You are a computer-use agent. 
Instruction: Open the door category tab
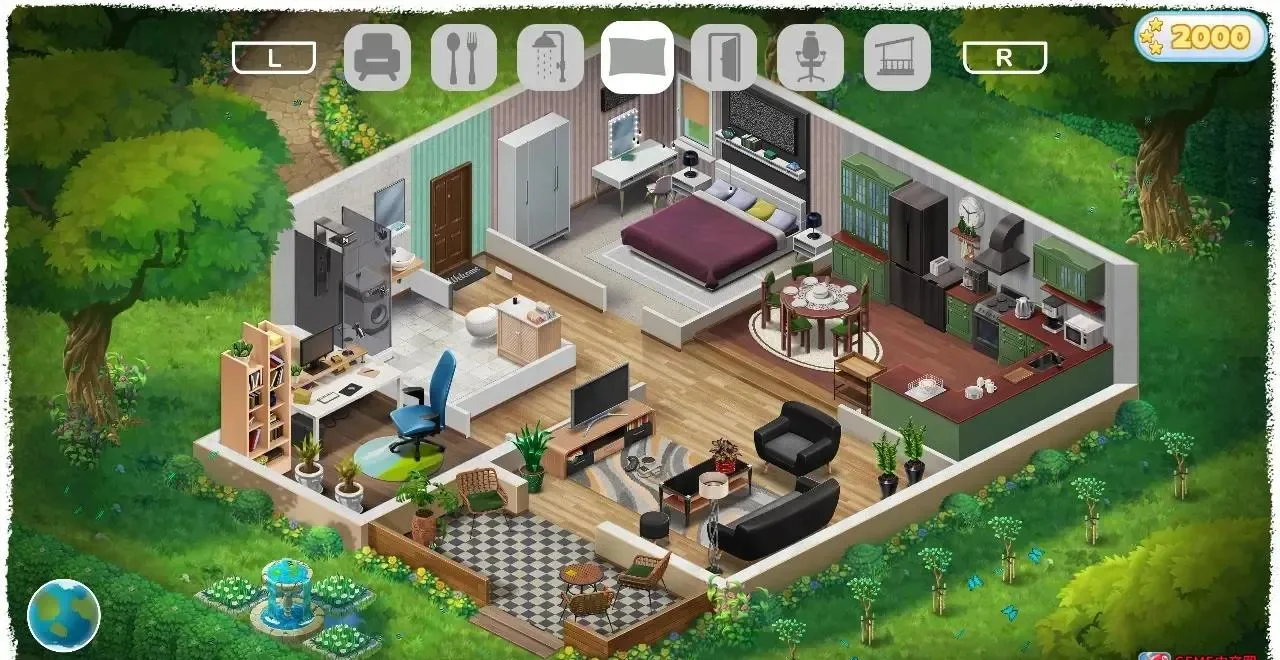point(723,58)
